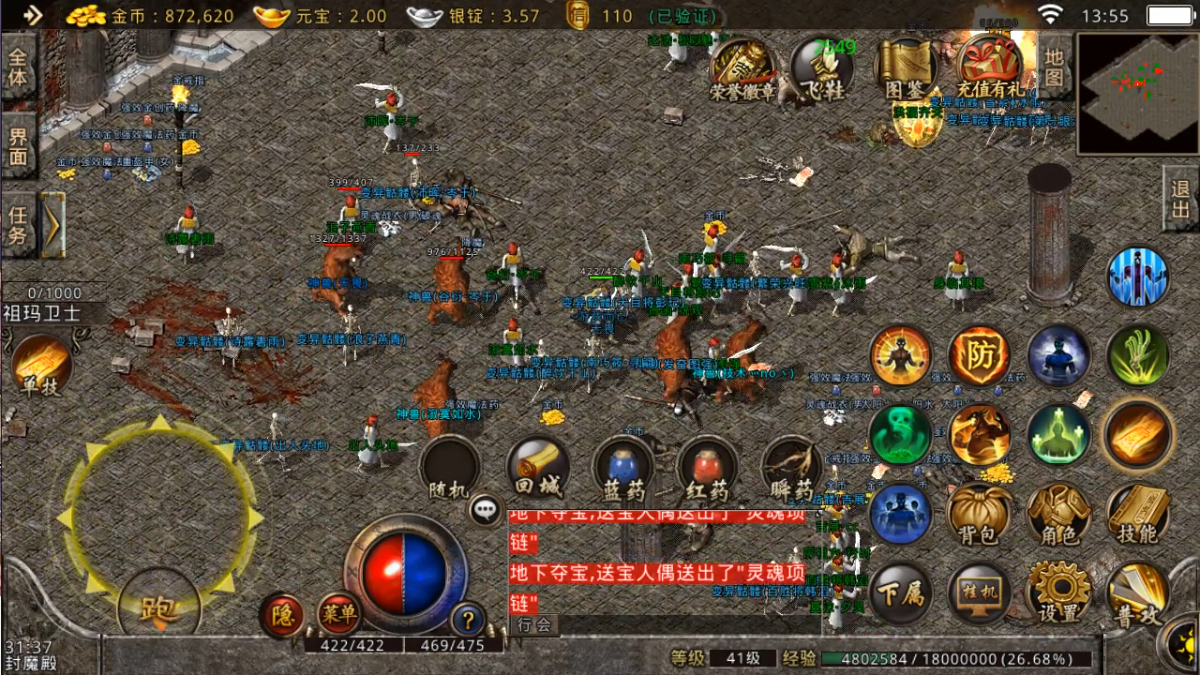Tap the 飞鞋 flying shoes icon
The image size is (1200, 675).
[822, 68]
